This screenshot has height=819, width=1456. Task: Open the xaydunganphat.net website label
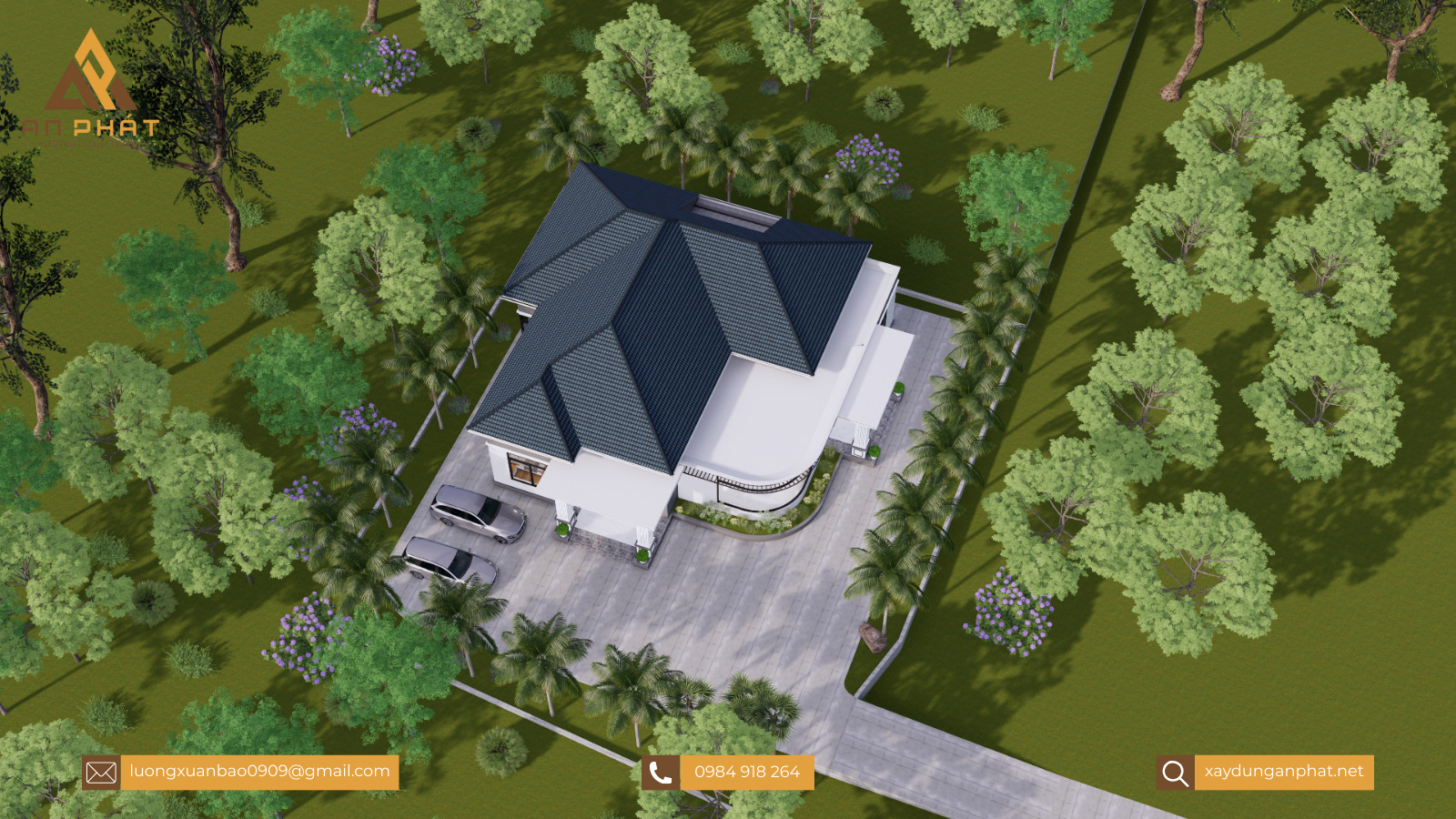point(1283,772)
